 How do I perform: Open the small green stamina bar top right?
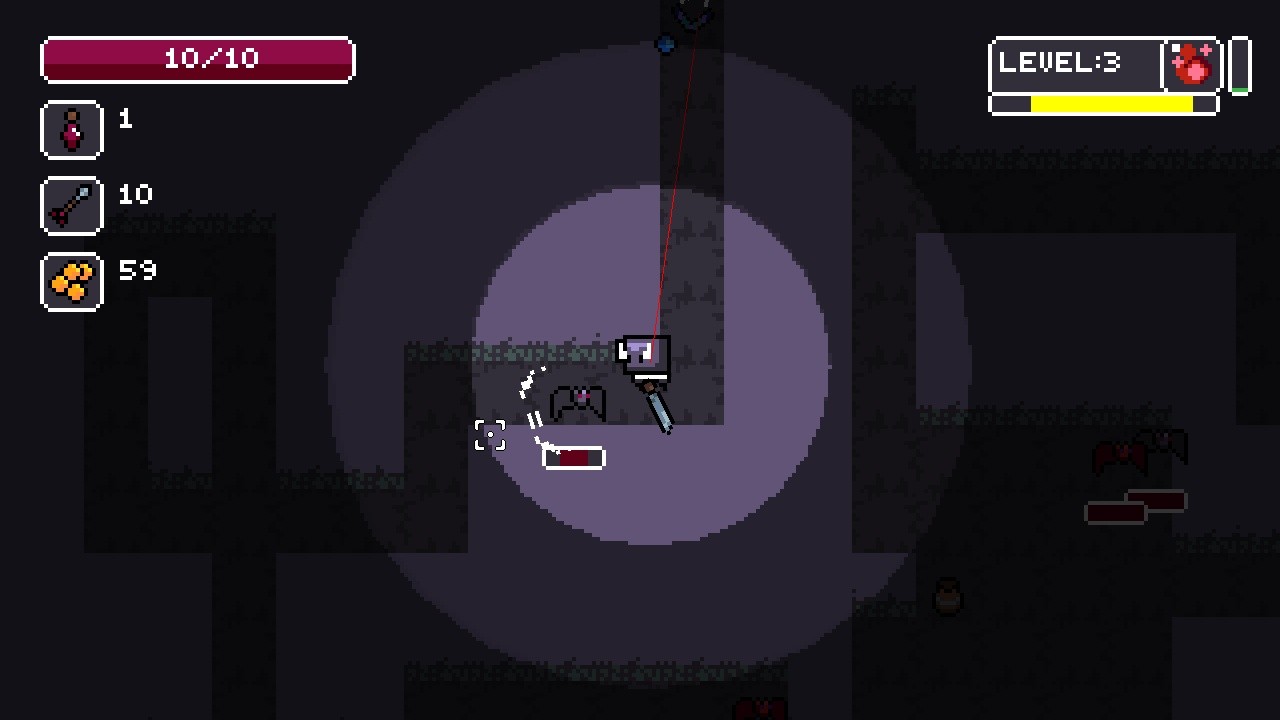coord(1241,65)
